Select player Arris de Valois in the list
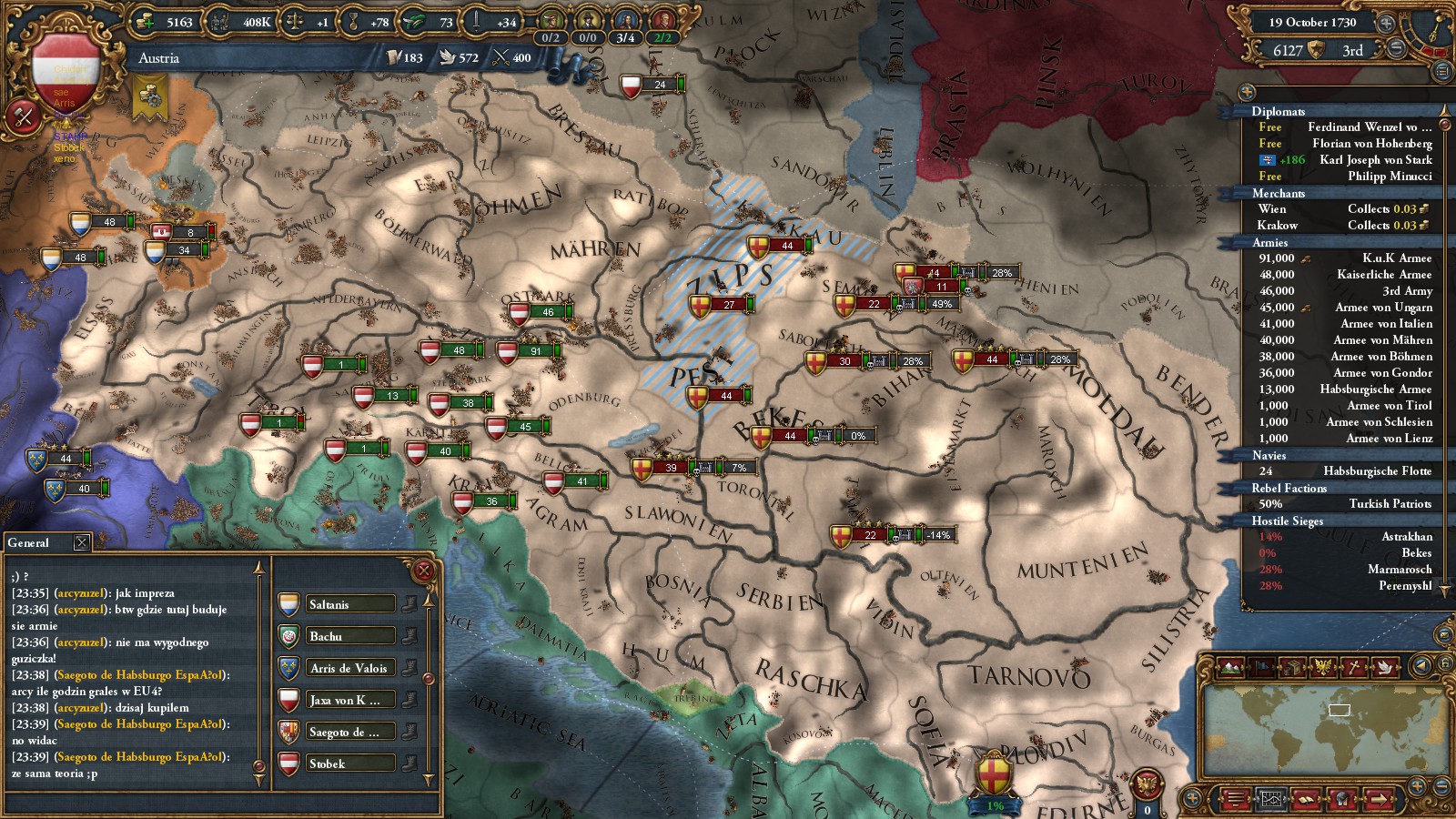The image size is (1456, 819). click(337, 668)
